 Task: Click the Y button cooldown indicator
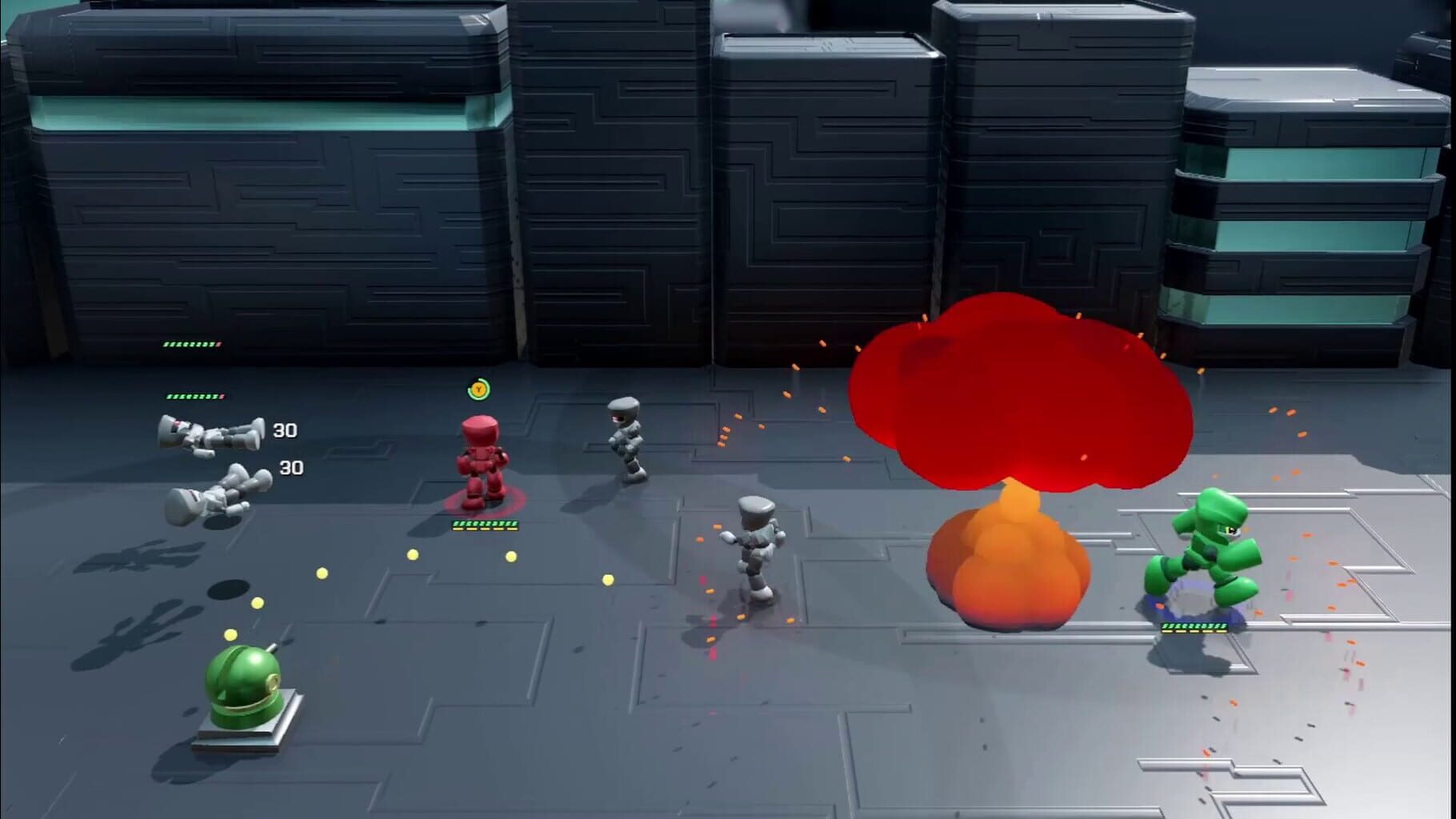click(478, 389)
